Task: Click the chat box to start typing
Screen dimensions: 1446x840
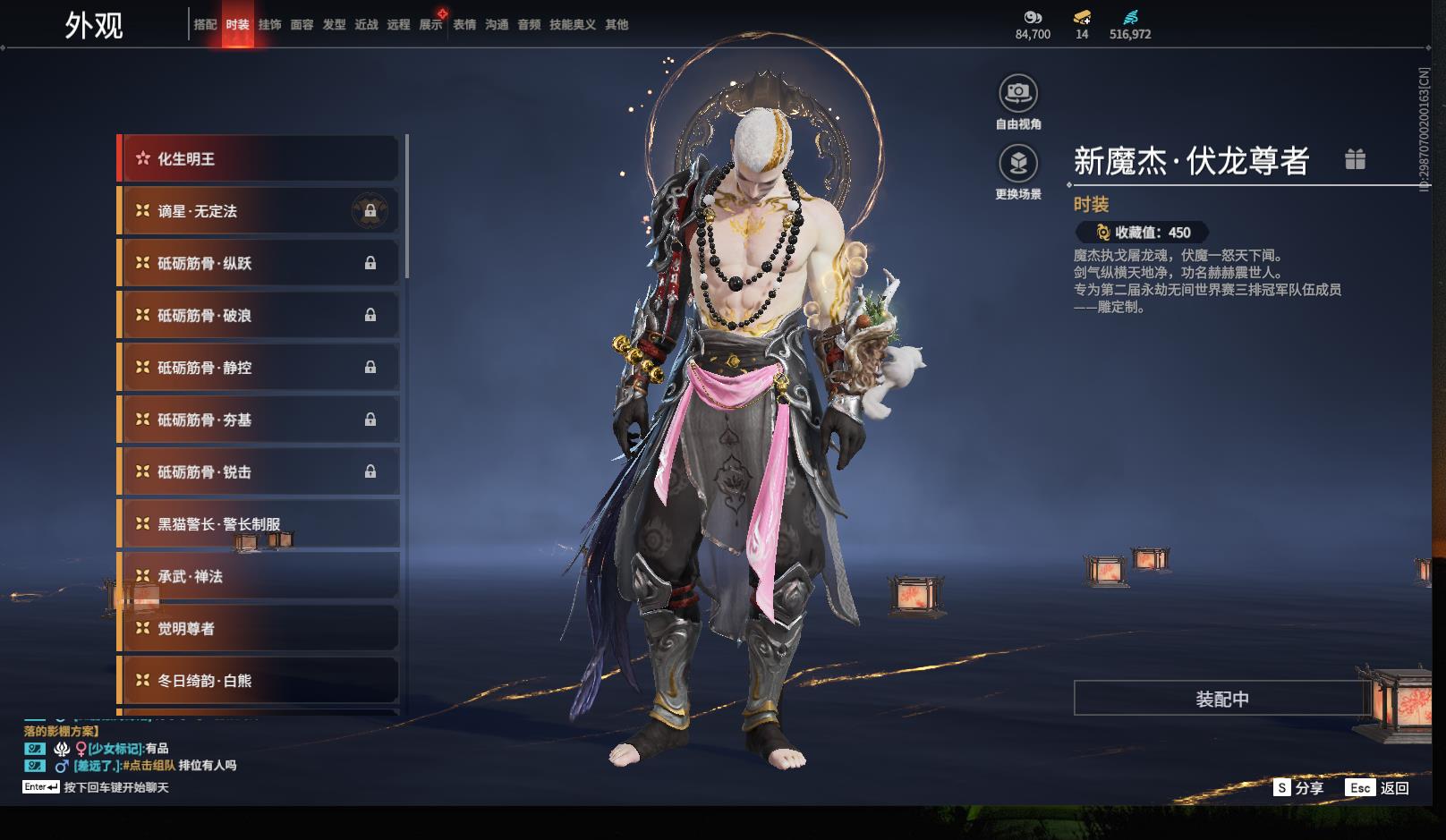Action: [x=115, y=788]
